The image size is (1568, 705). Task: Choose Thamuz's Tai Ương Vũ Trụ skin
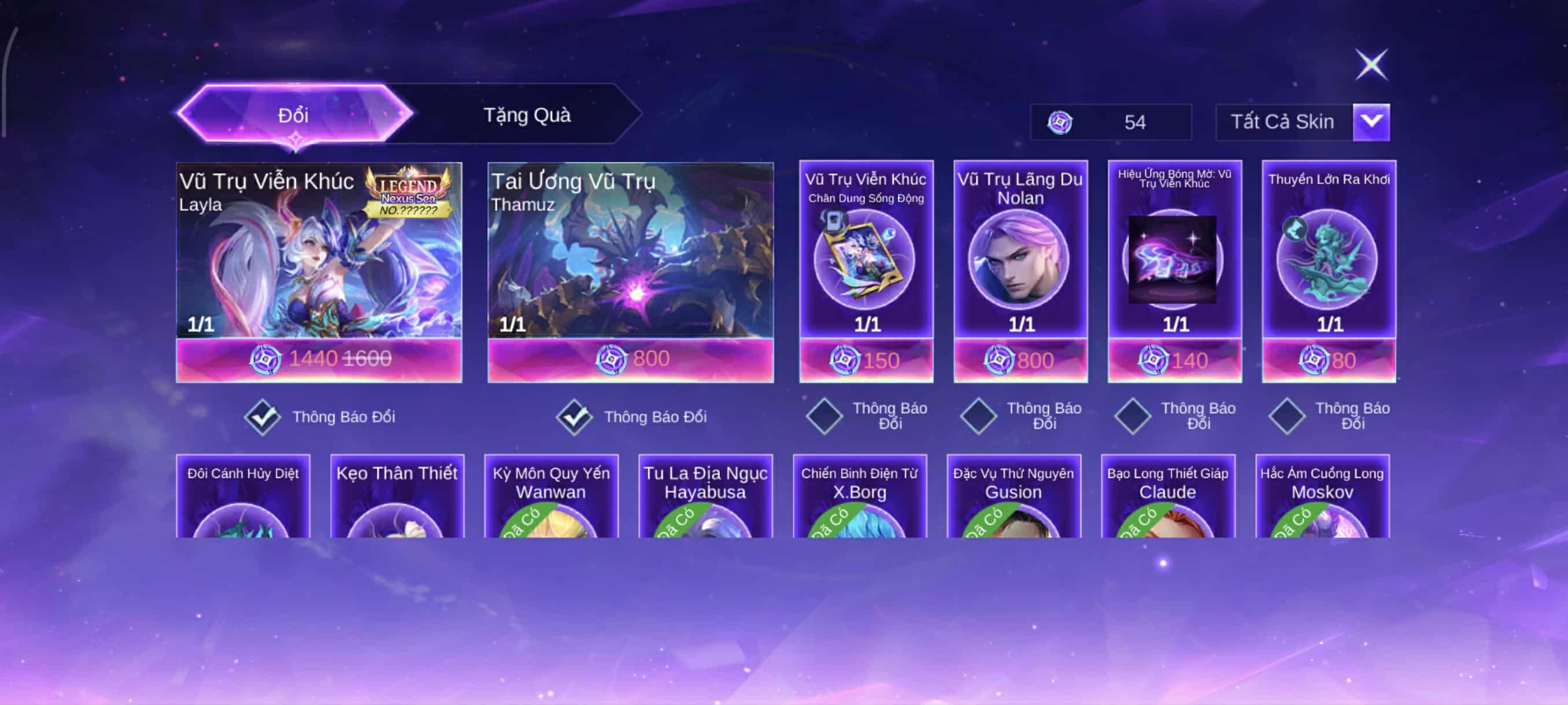point(631,255)
